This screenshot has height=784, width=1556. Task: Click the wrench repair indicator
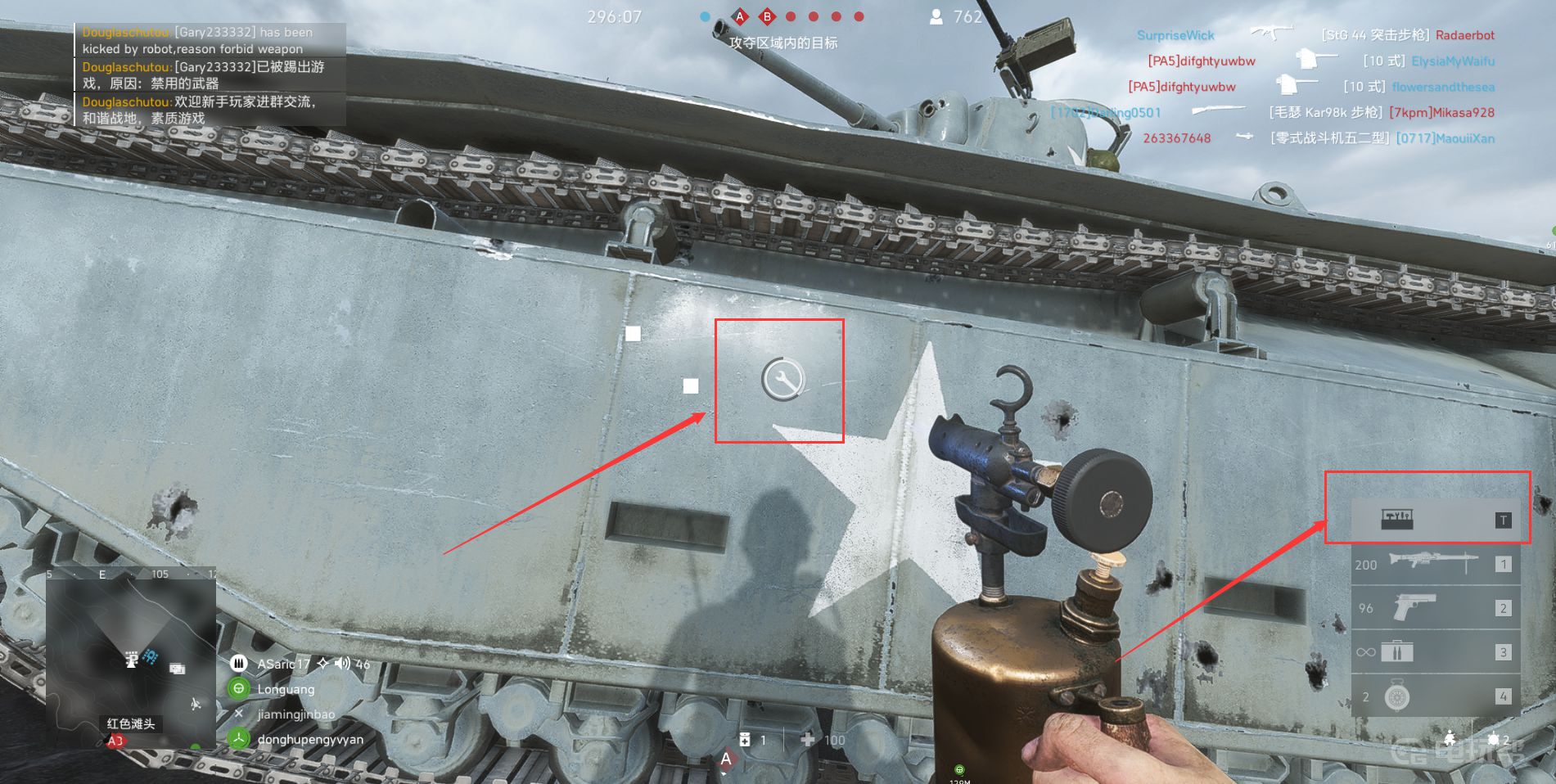coord(783,380)
